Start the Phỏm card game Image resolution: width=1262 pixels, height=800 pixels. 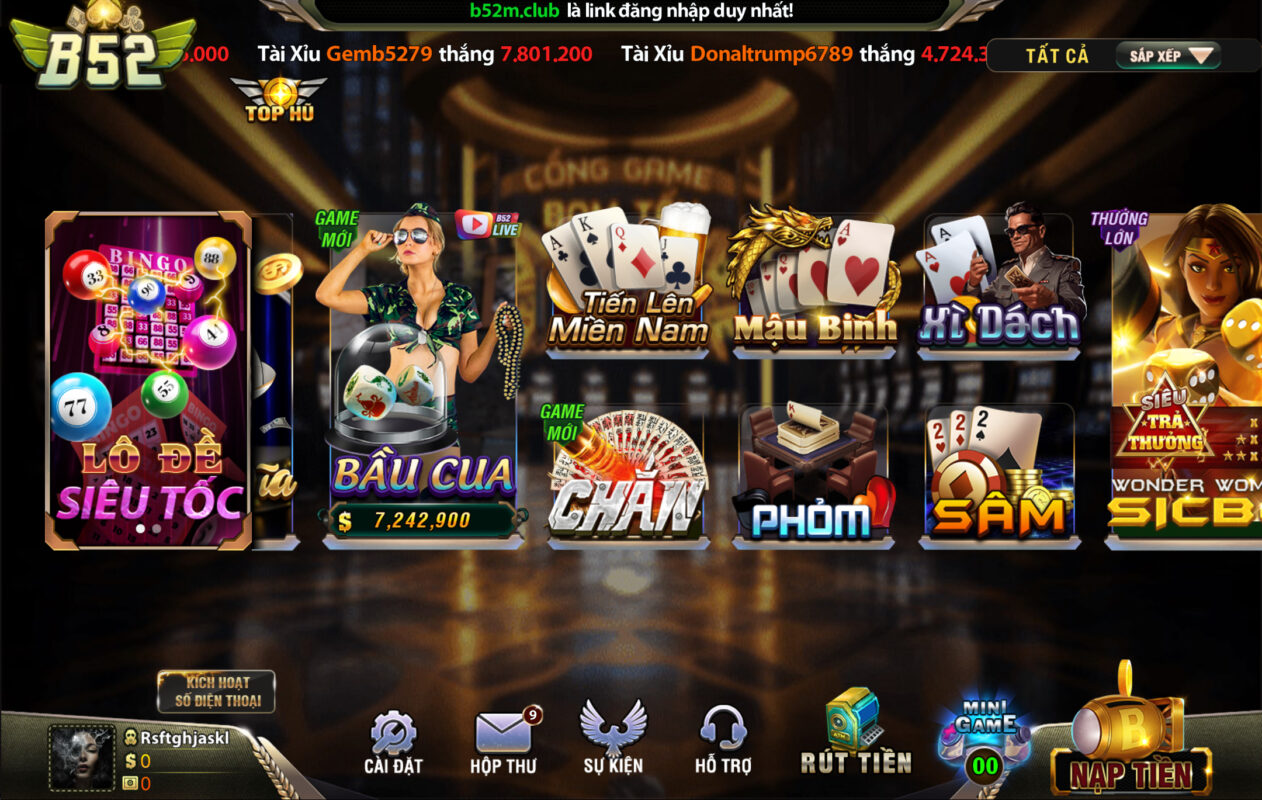[813, 475]
